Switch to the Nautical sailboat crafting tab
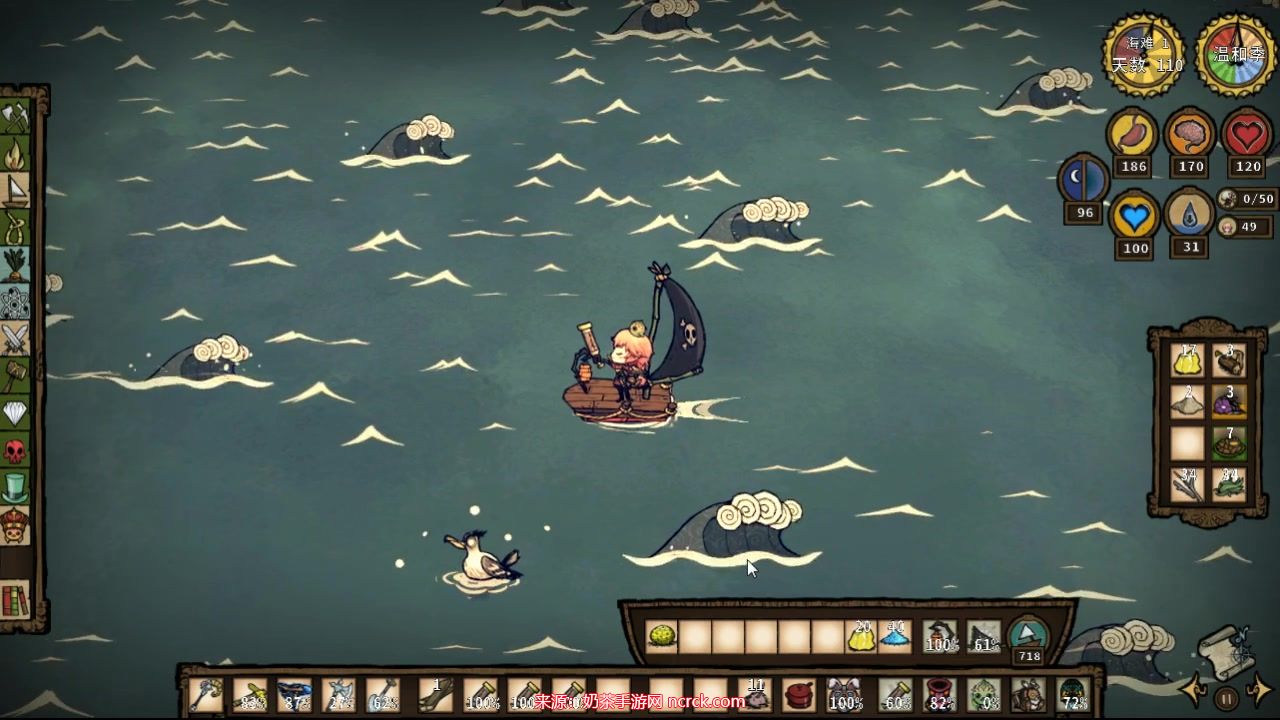The image size is (1280, 720). click(15, 190)
